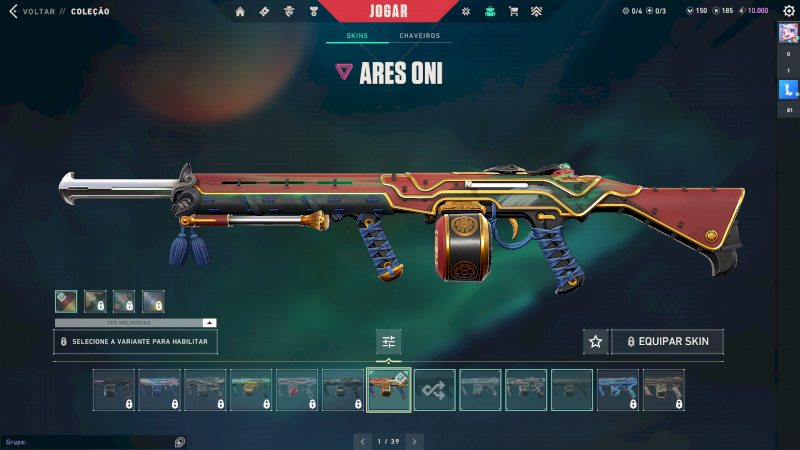Go back with the Voltar arrow
The width and height of the screenshot is (800, 450).
click(13, 11)
